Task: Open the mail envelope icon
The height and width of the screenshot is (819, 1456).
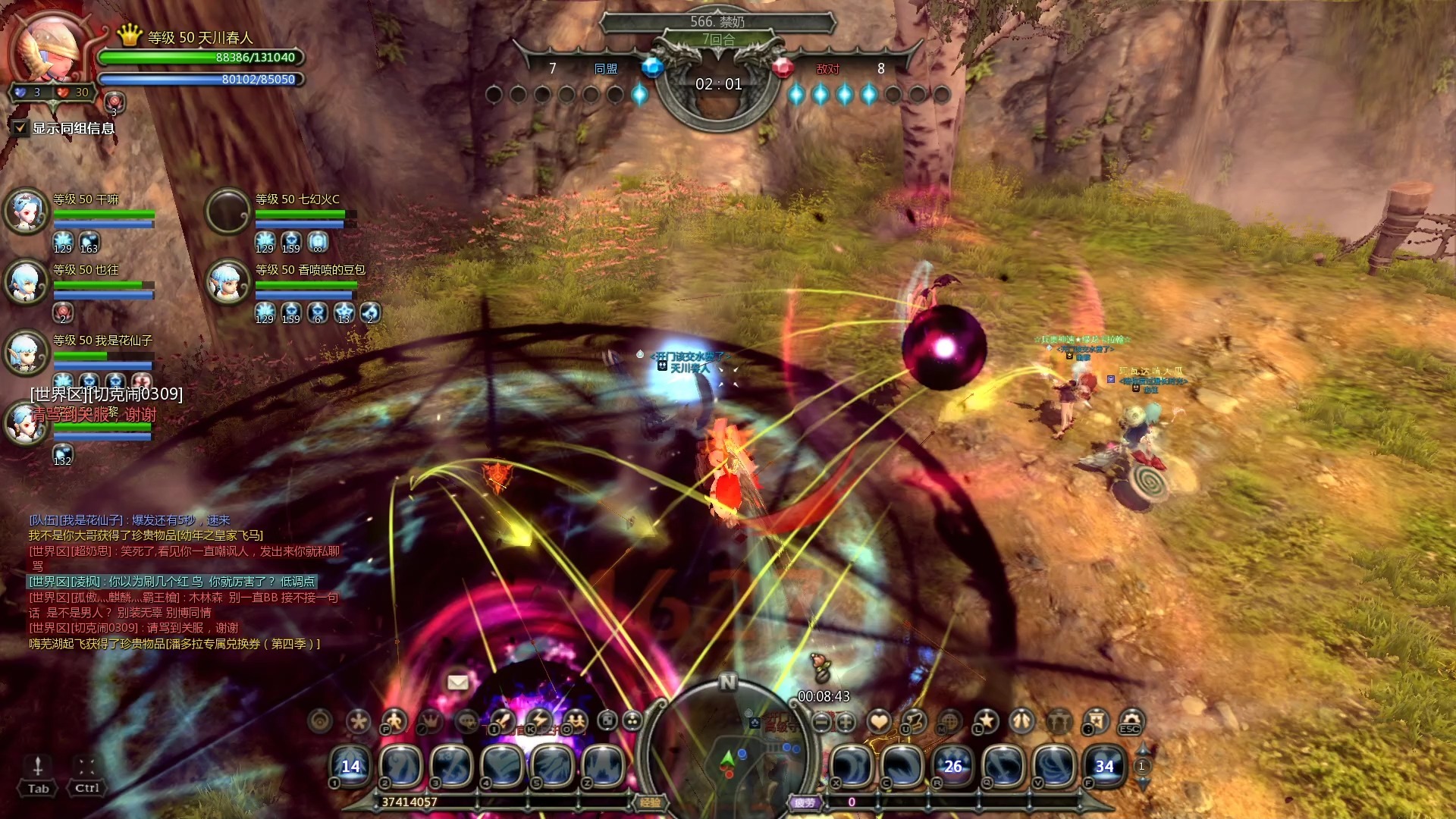Action: click(x=457, y=682)
